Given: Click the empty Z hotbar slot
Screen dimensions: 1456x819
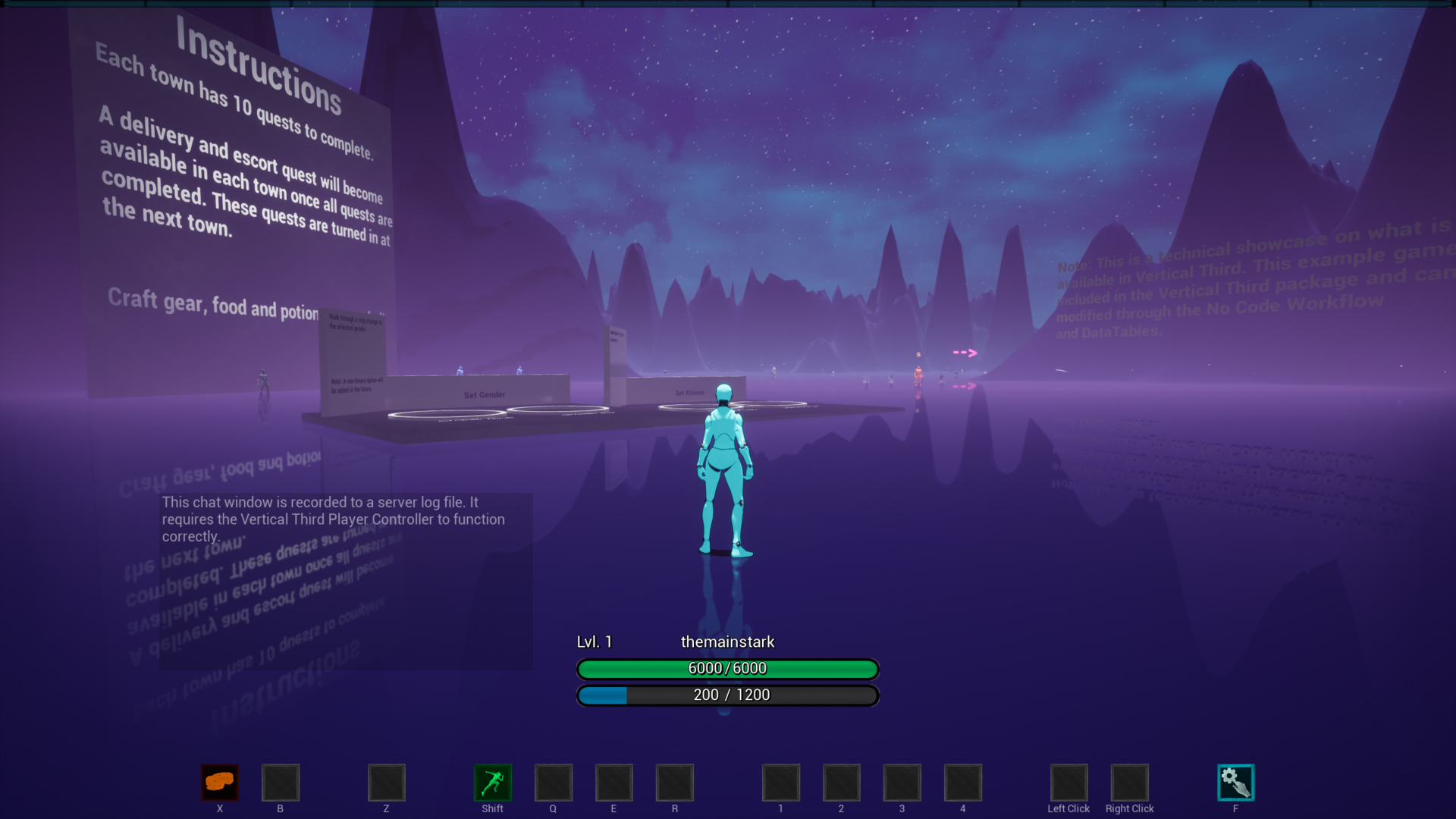Looking at the screenshot, I should tap(386, 782).
